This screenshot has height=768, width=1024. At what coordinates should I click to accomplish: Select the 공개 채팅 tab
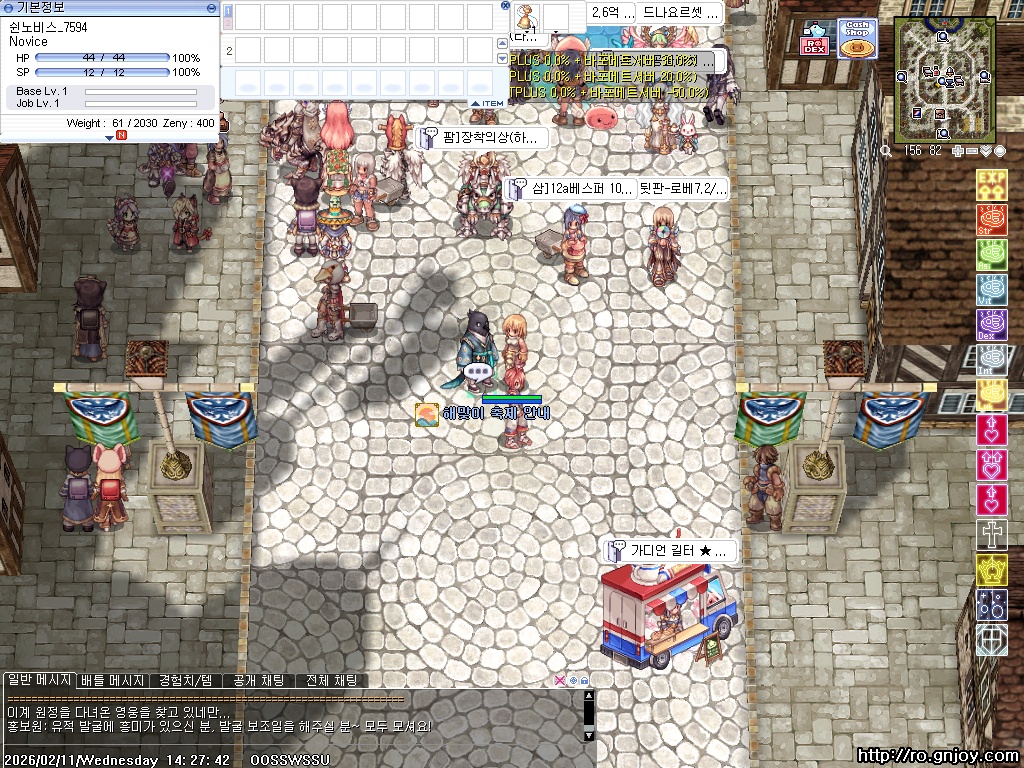point(258,680)
